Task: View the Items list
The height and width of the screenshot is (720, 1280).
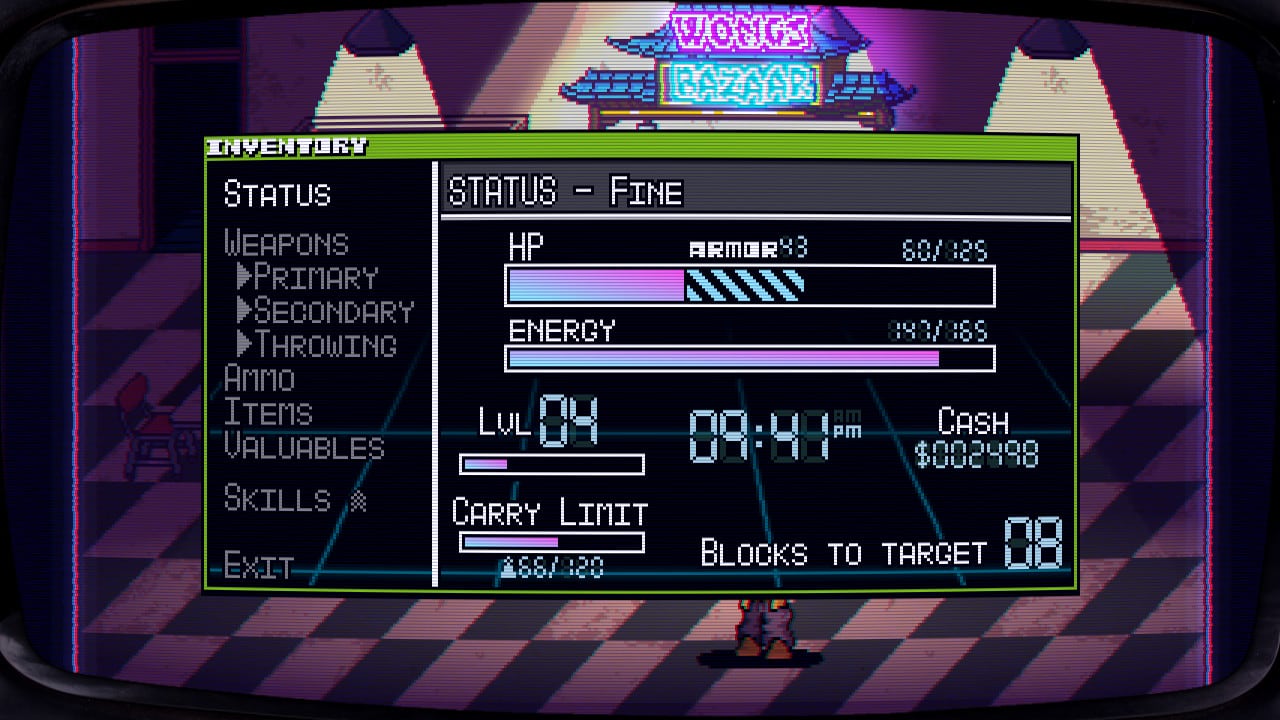Action: [268, 413]
